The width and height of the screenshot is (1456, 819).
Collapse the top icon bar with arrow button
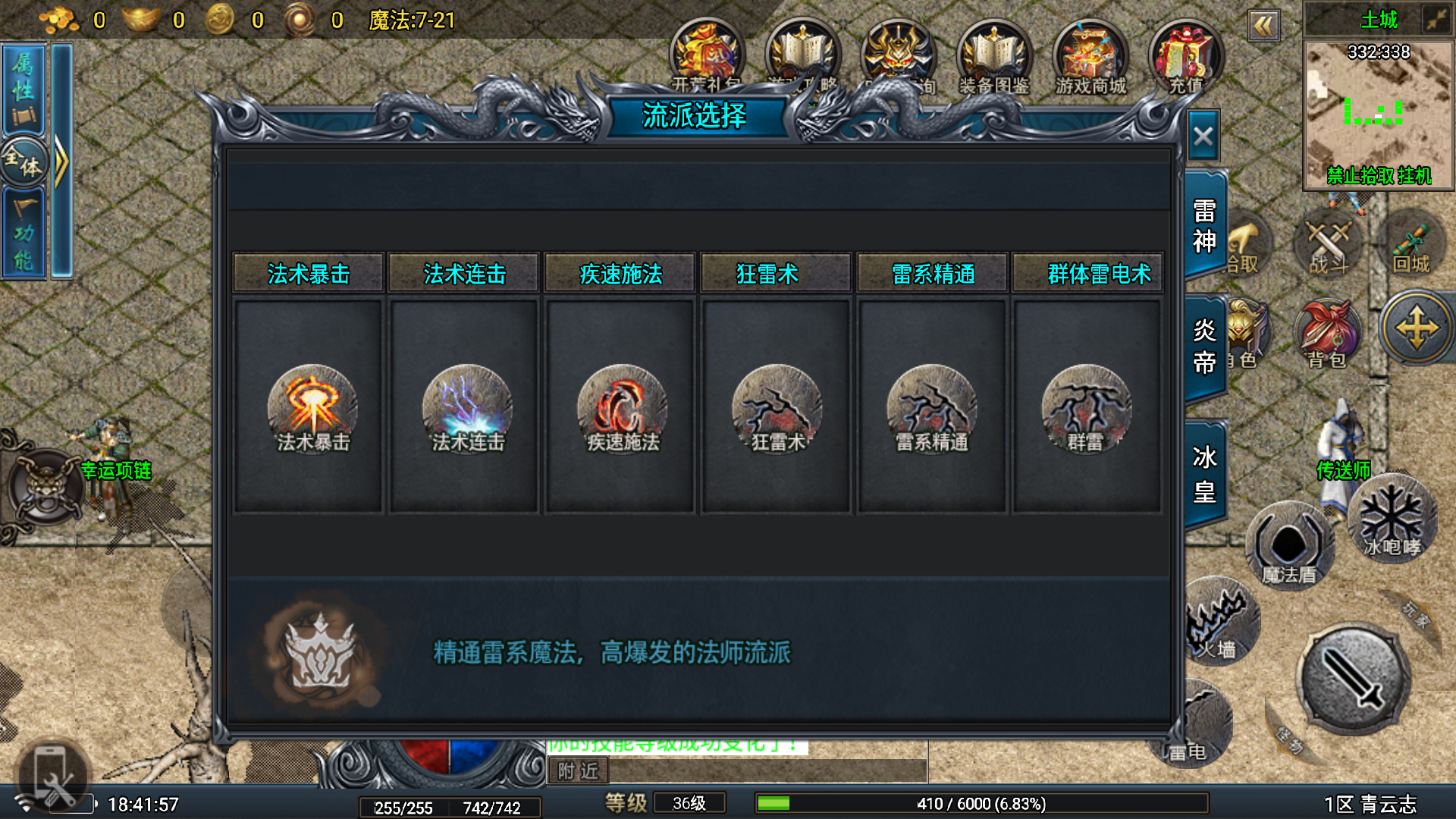coord(1263,27)
